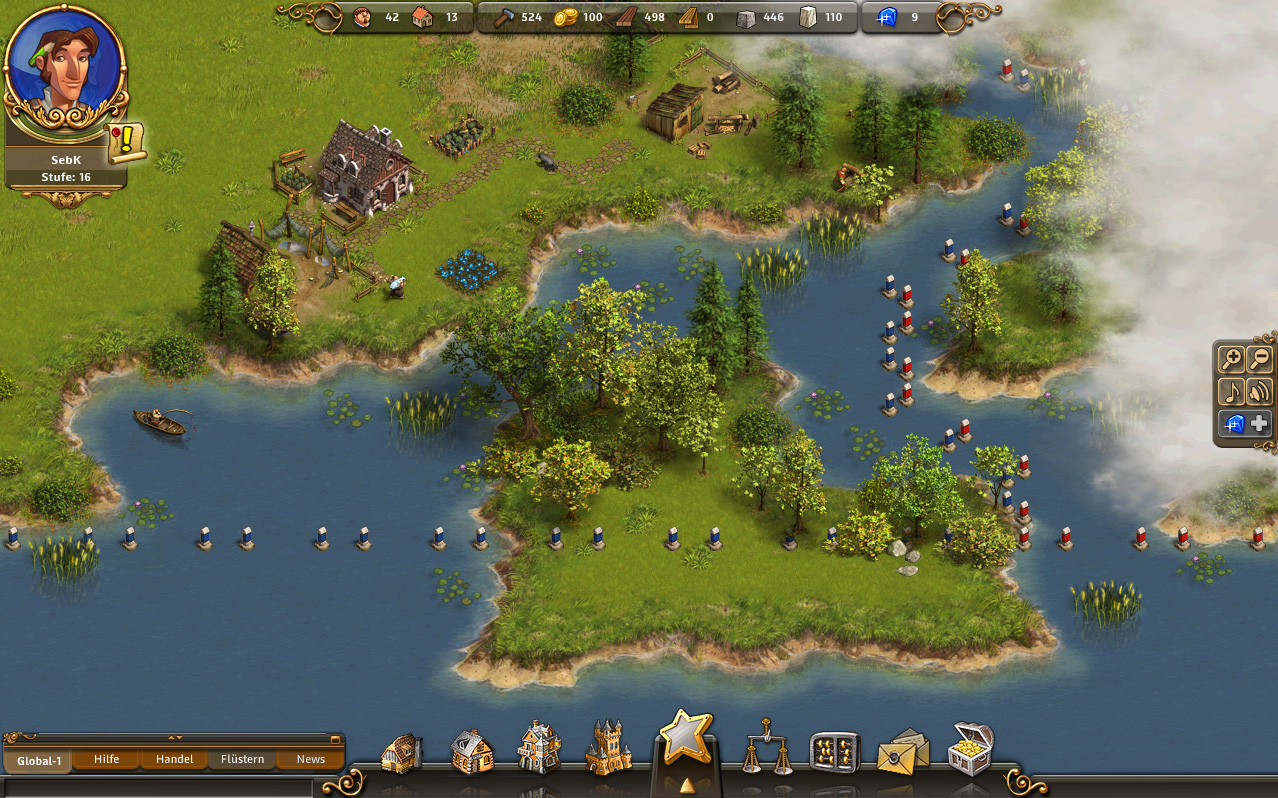Open the small hut building menu
This screenshot has height=798, width=1278.
[x=402, y=752]
